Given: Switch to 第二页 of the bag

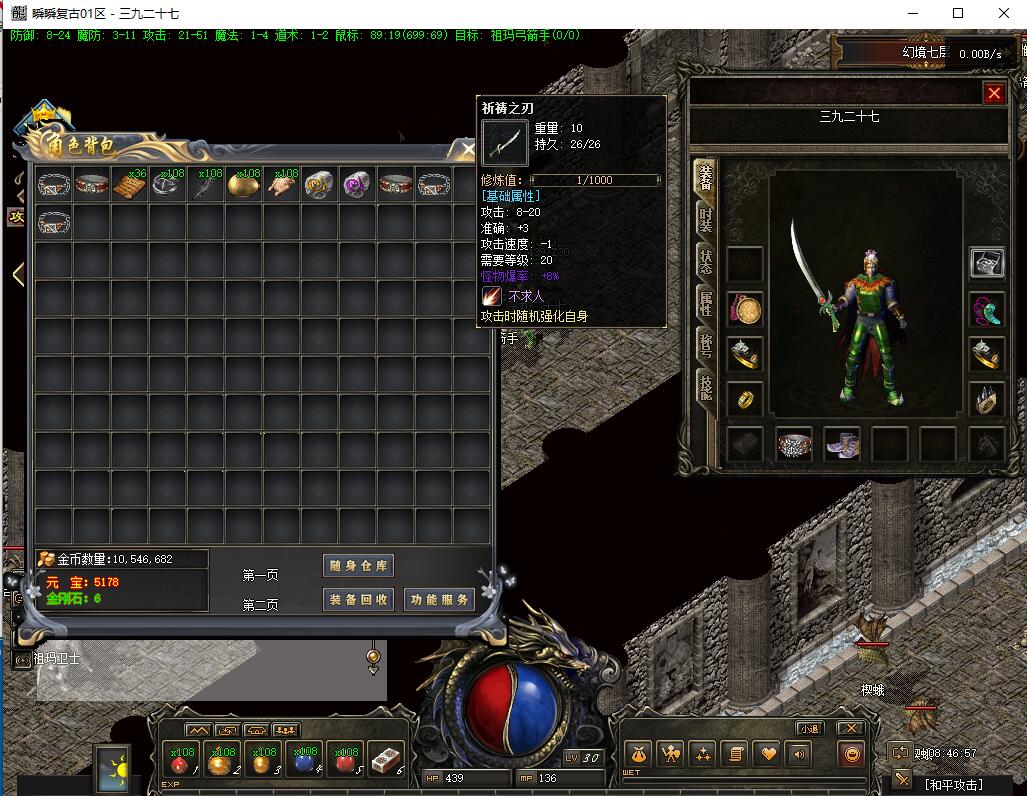Looking at the screenshot, I should (x=260, y=605).
